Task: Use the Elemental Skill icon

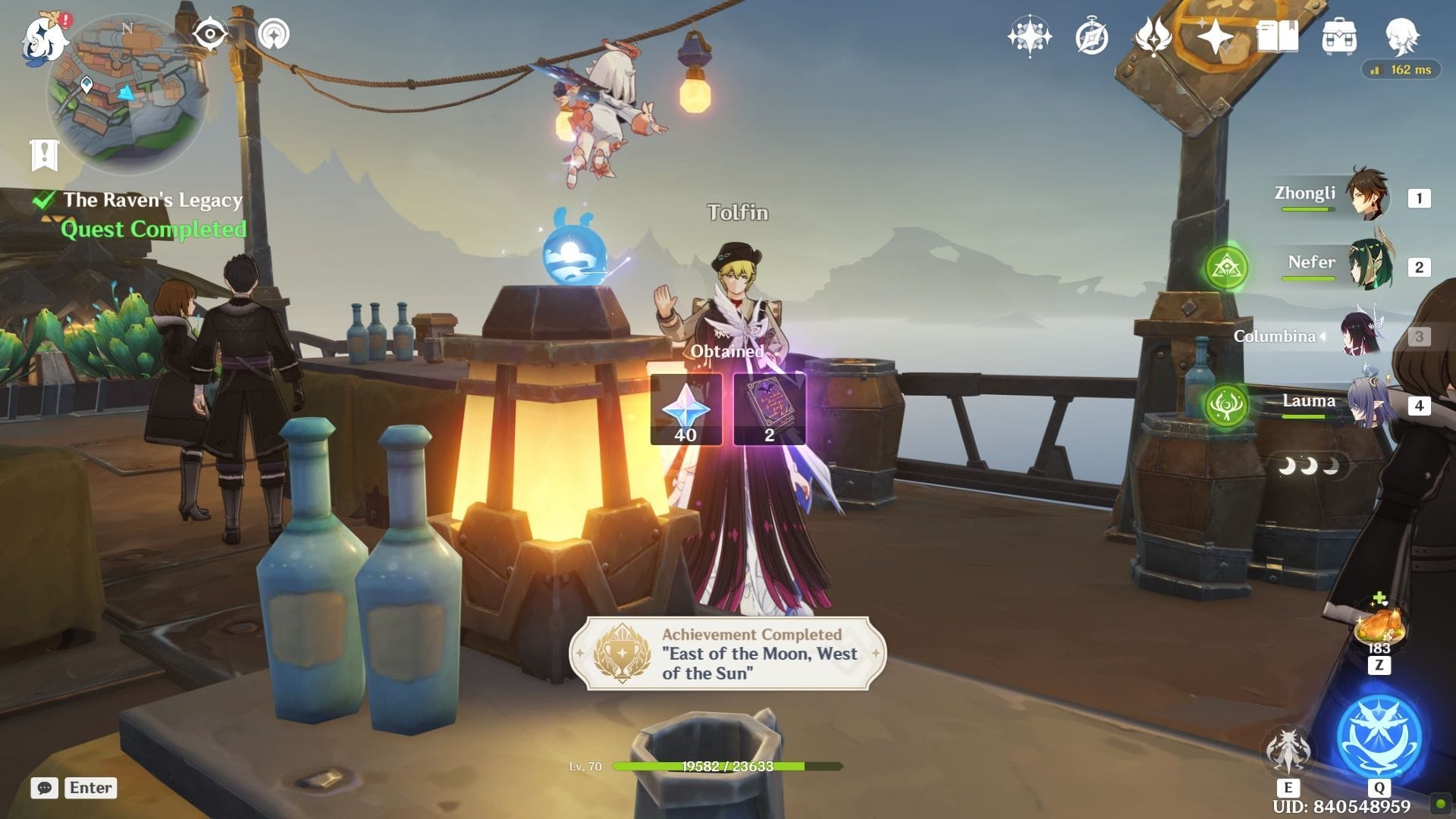Action: [x=1287, y=749]
